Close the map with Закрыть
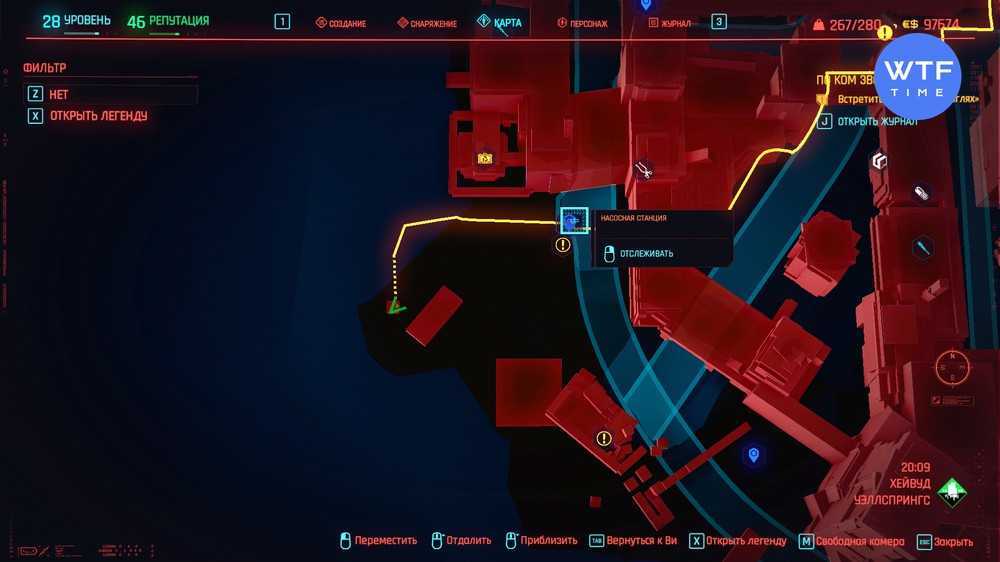The image size is (1000, 562). coord(945,541)
